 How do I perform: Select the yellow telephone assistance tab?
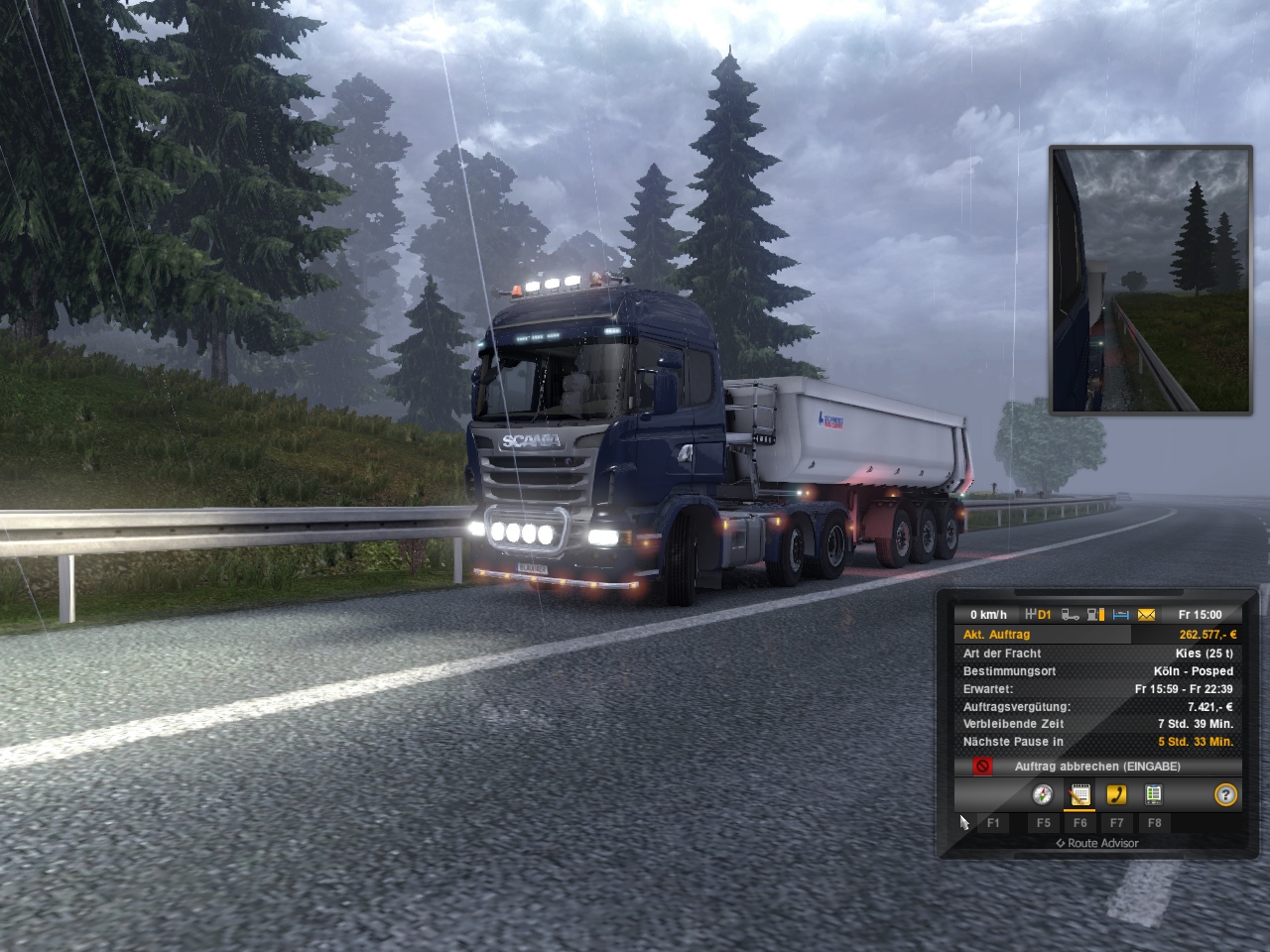pos(1116,795)
